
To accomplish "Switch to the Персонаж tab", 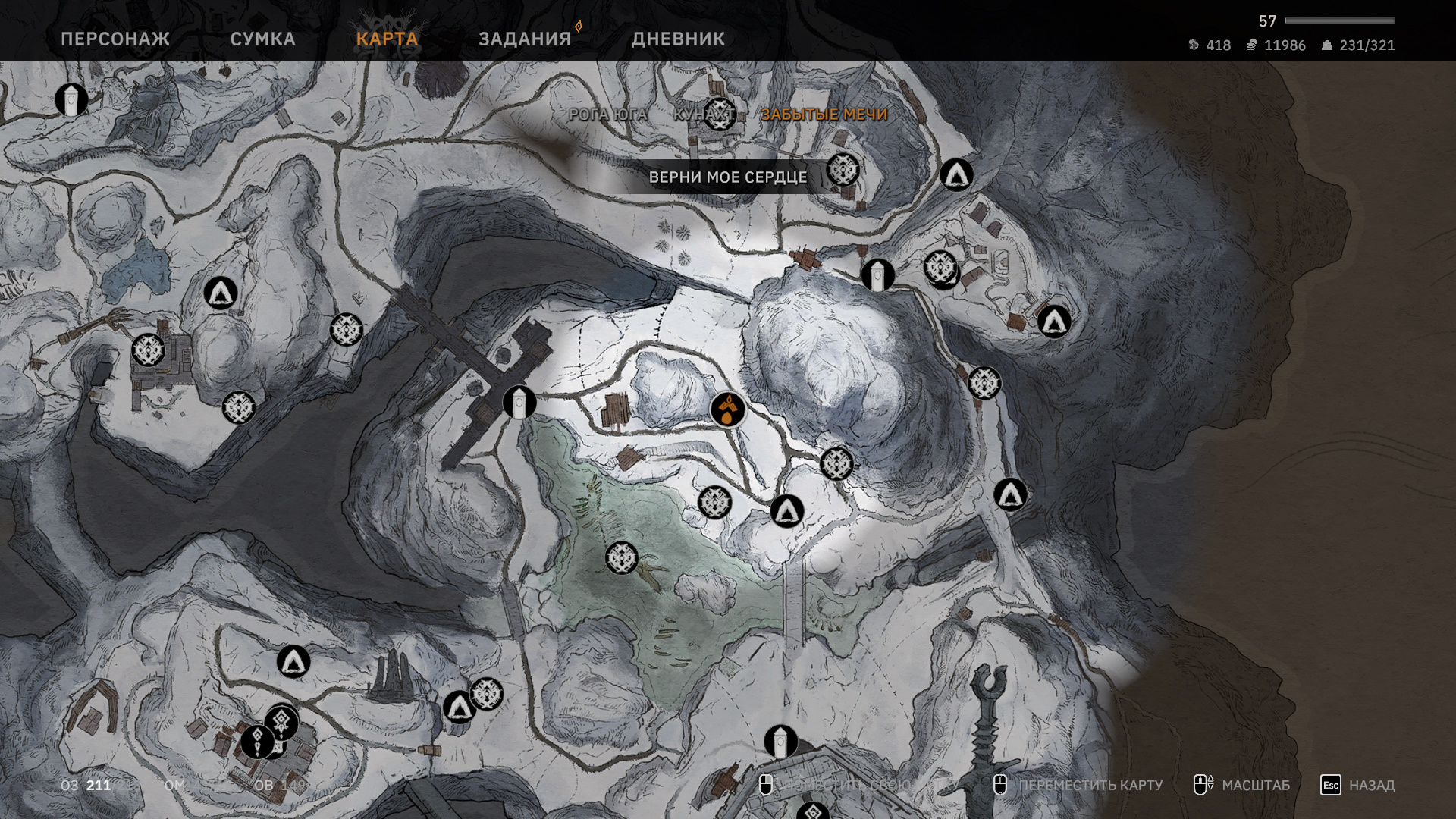I will click(115, 39).
